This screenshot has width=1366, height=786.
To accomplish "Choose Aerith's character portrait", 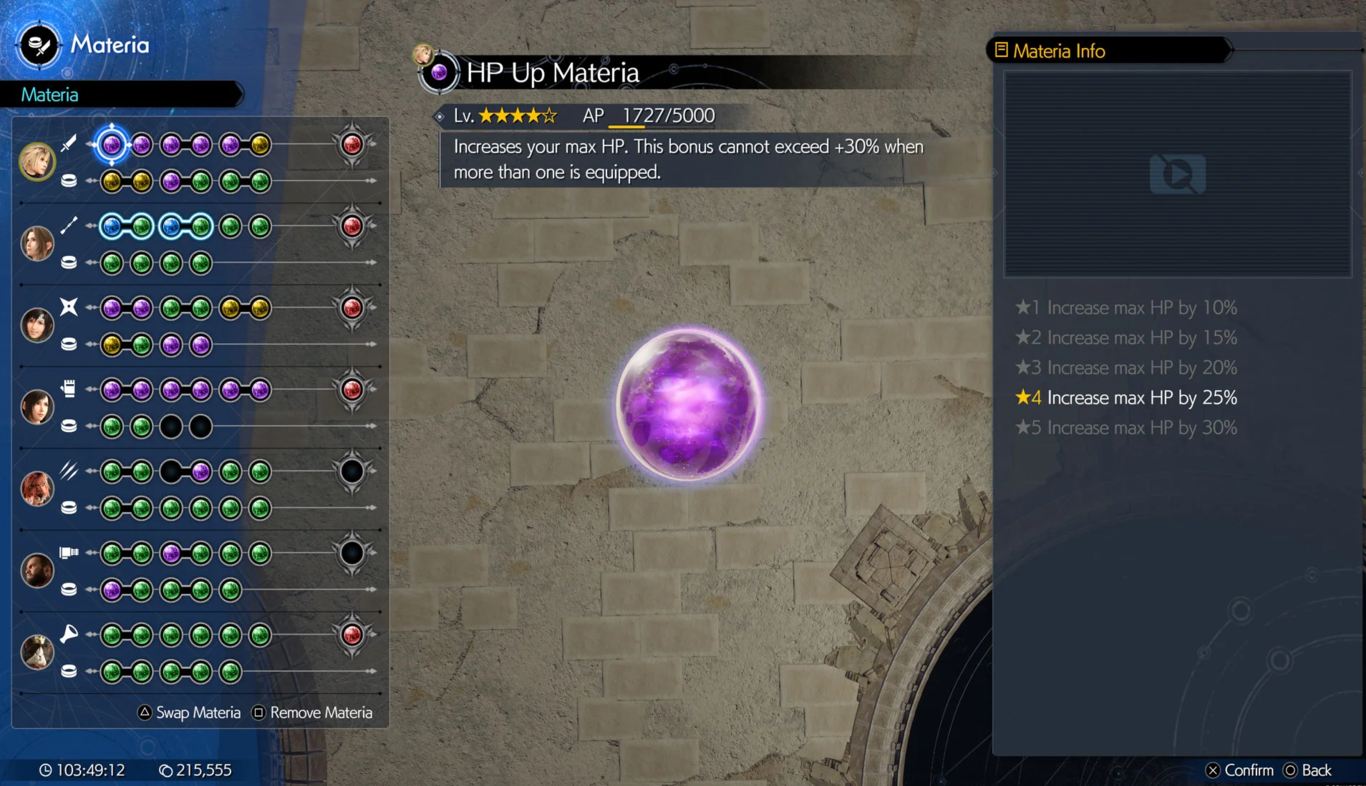I will point(37,243).
